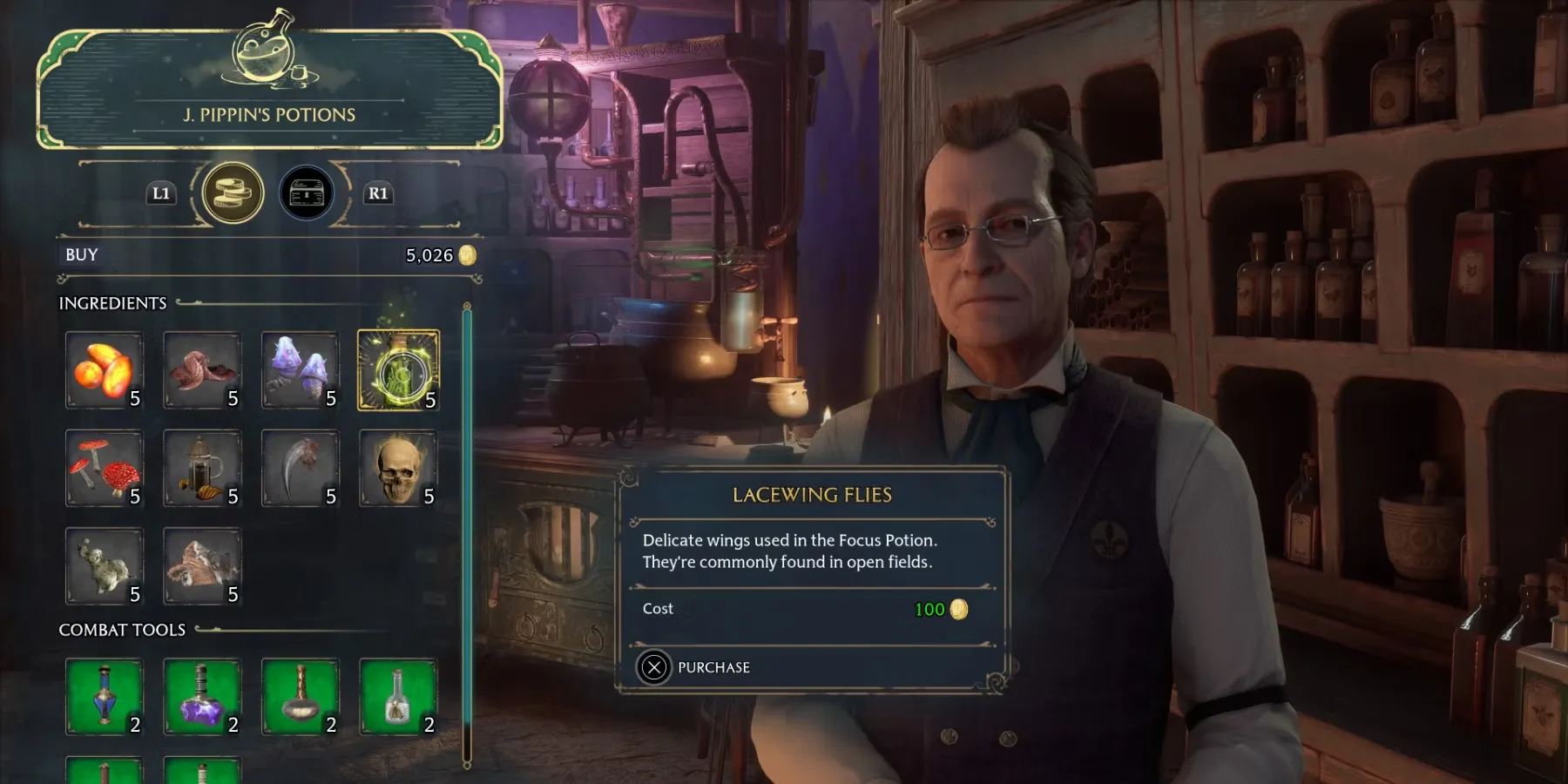
Task: Select the red spotted mushrooms ingredient
Action: (x=105, y=469)
